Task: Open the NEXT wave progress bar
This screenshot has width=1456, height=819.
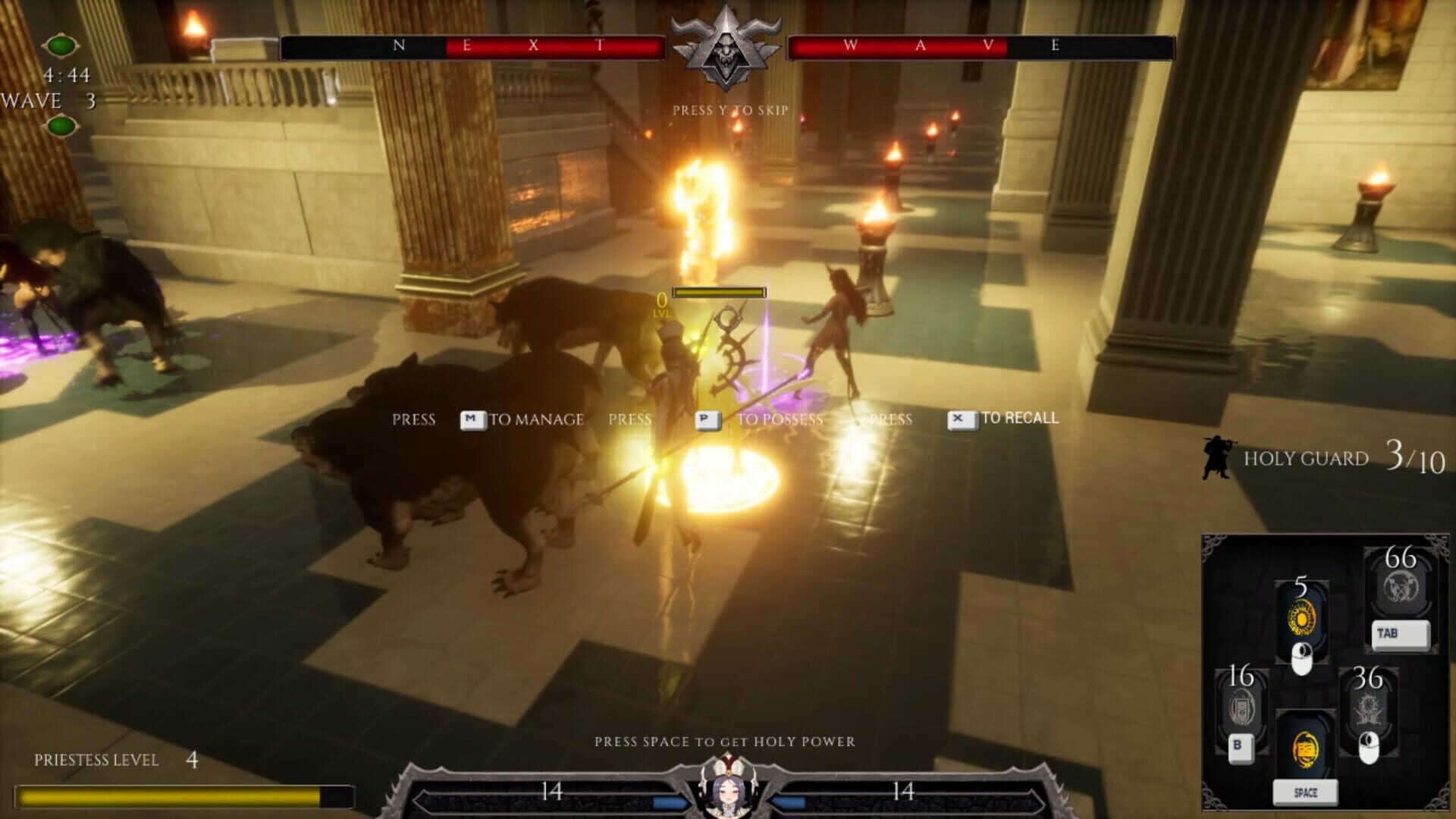Action: (x=470, y=47)
